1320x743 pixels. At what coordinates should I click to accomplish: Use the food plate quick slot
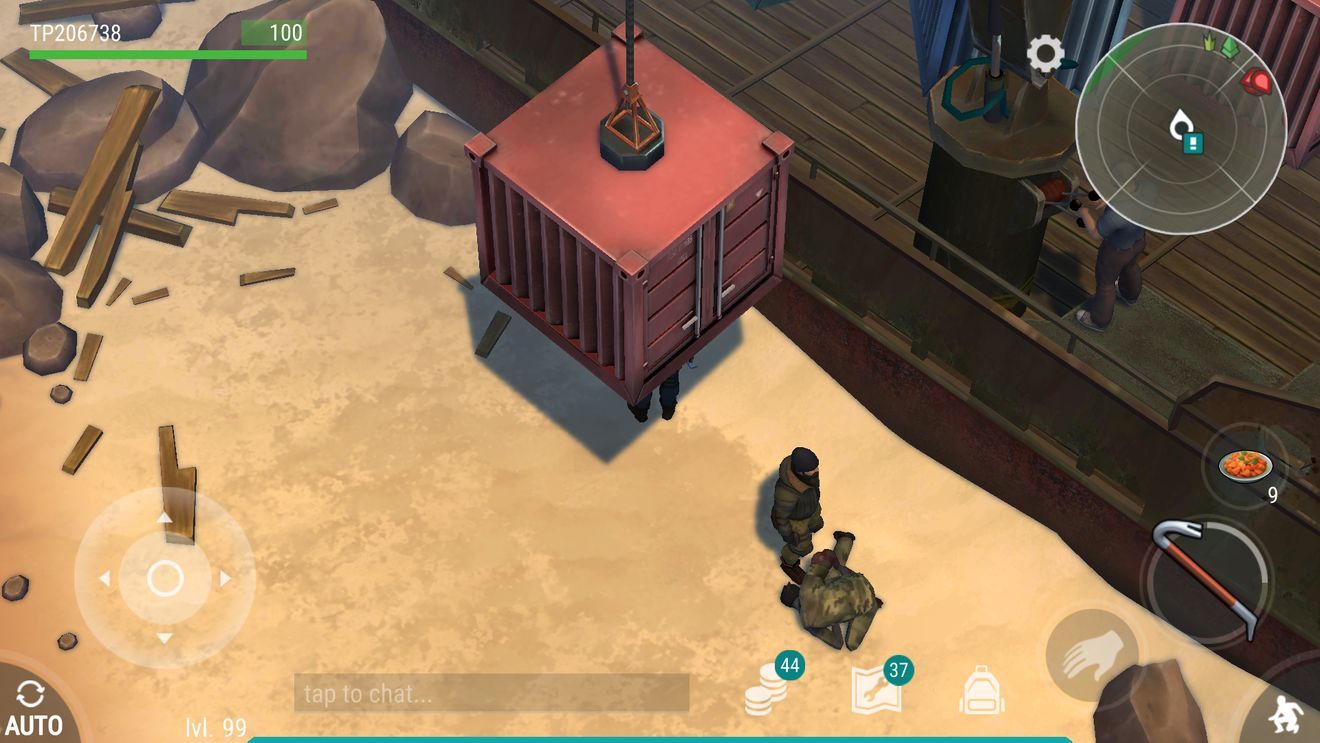pos(1246,466)
